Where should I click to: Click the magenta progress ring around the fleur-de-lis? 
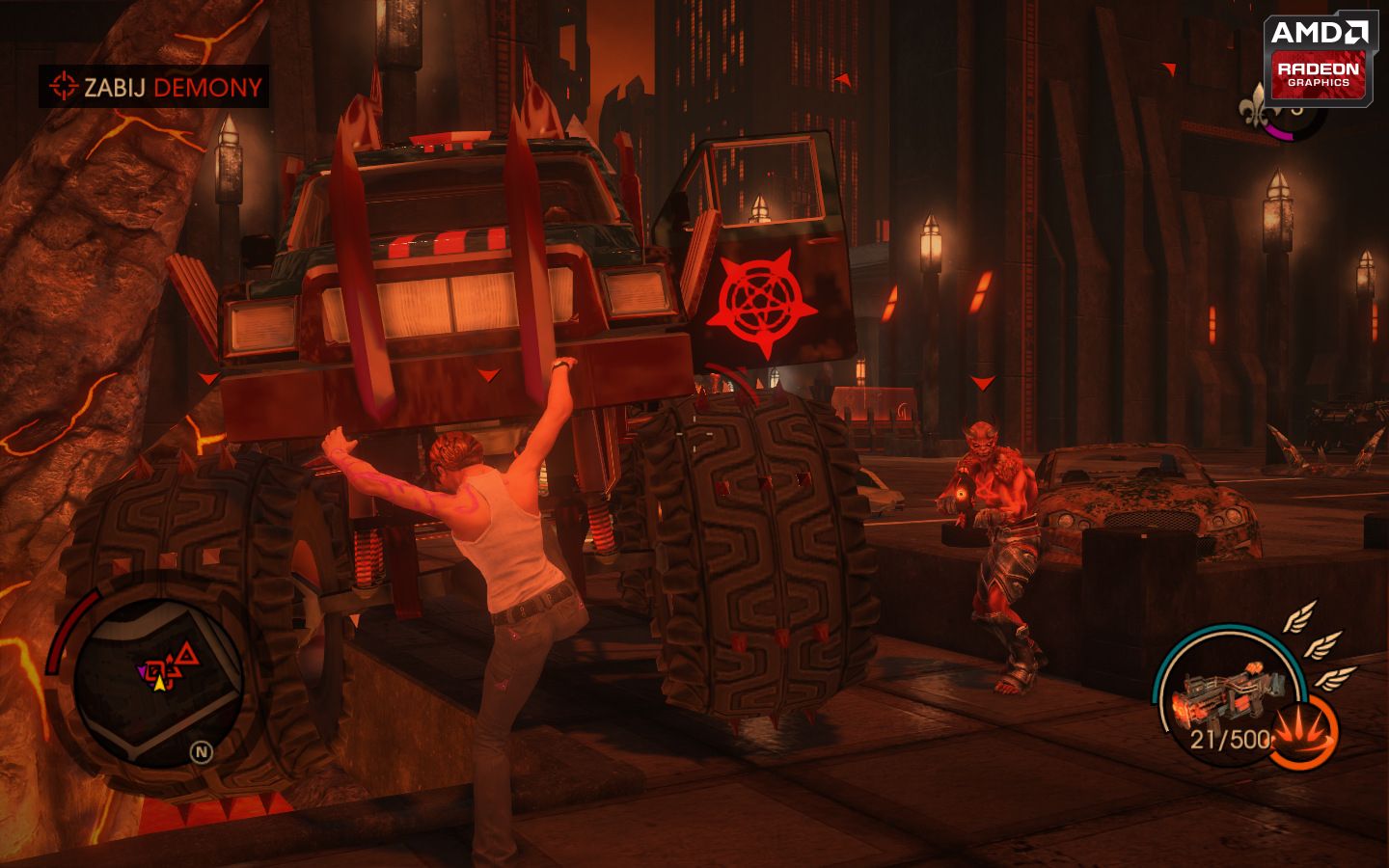point(1279,133)
